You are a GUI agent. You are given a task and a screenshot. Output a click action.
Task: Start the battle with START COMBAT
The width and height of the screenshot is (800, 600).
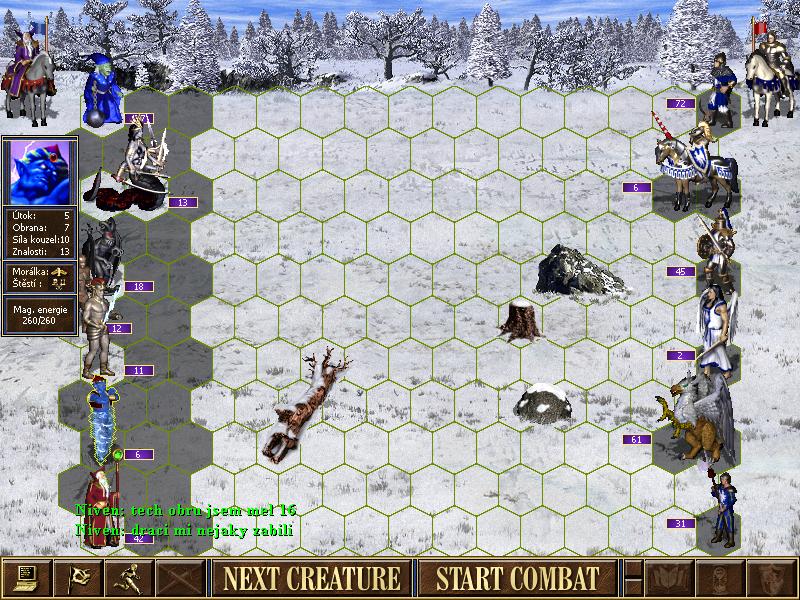point(518,578)
